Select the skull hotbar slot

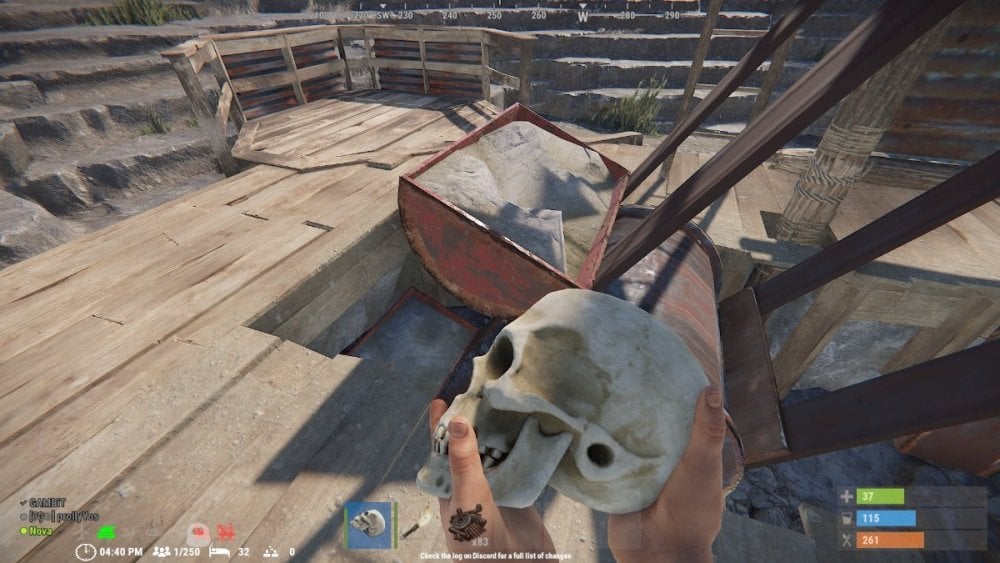click(370, 524)
